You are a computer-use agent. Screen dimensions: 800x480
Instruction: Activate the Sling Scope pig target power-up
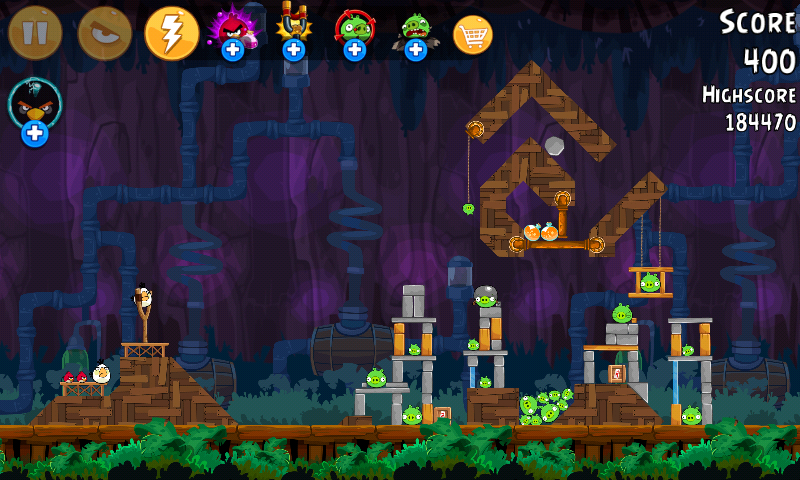(354, 30)
